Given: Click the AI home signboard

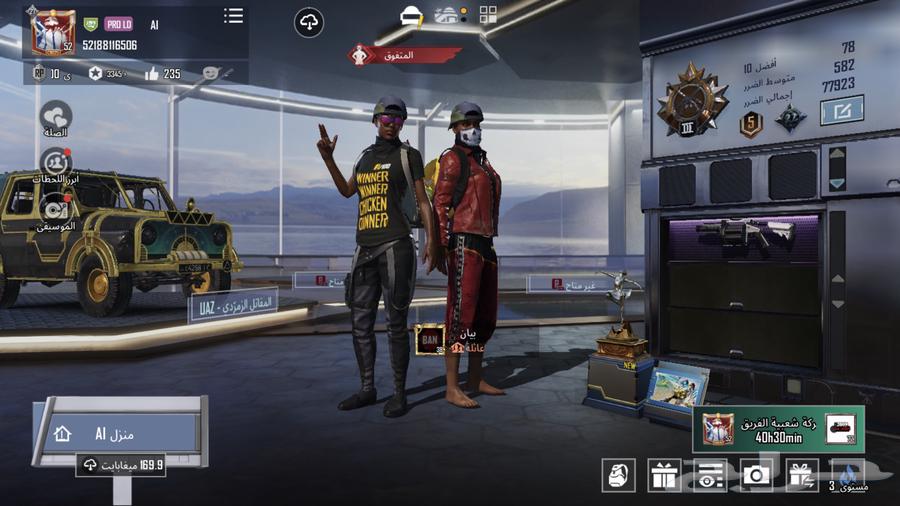Looking at the screenshot, I should 118,433.
